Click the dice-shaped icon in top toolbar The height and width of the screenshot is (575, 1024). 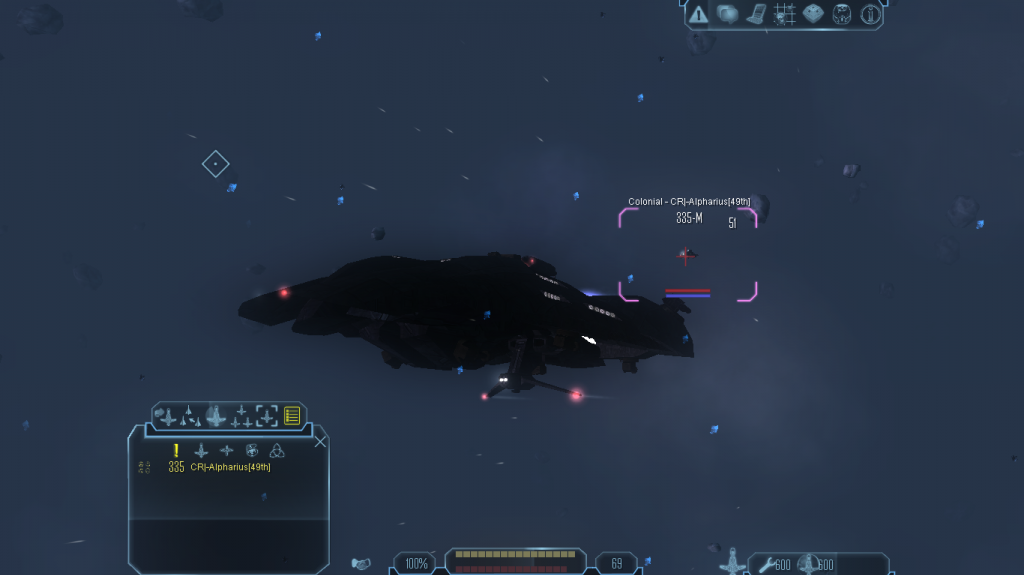[813, 14]
